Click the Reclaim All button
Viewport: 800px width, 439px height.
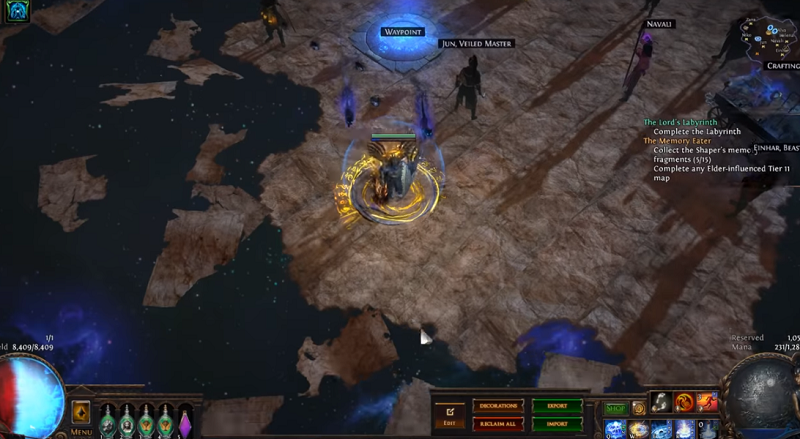pos(497,423)
